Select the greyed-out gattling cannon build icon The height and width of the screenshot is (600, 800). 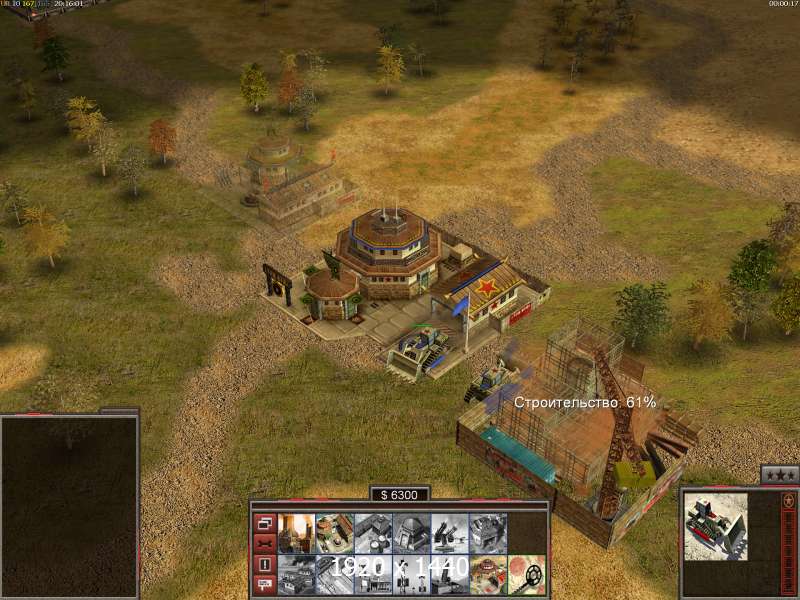(x=448, y=533)
